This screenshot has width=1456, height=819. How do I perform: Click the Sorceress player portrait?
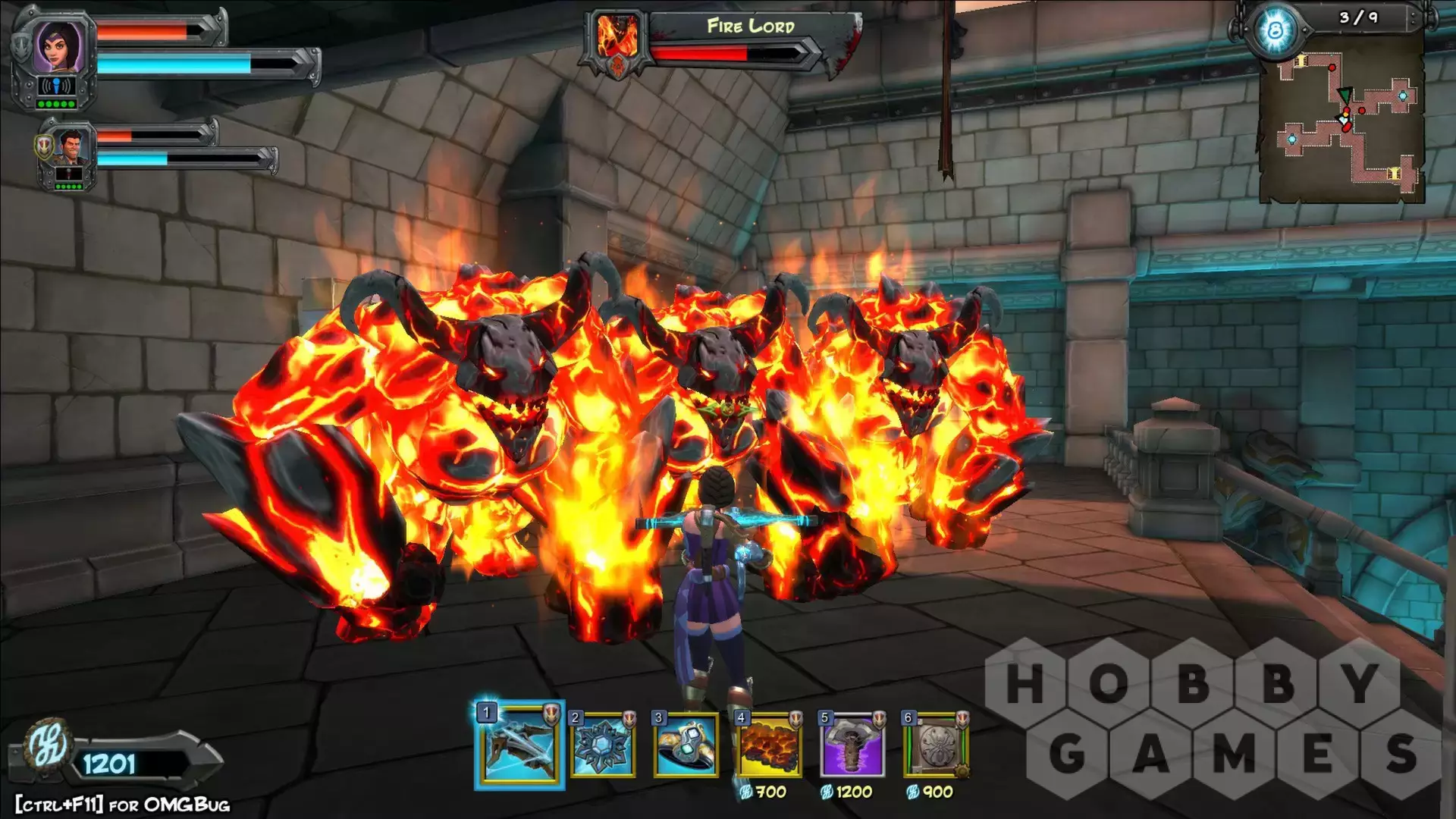click(x=58, y=47)
